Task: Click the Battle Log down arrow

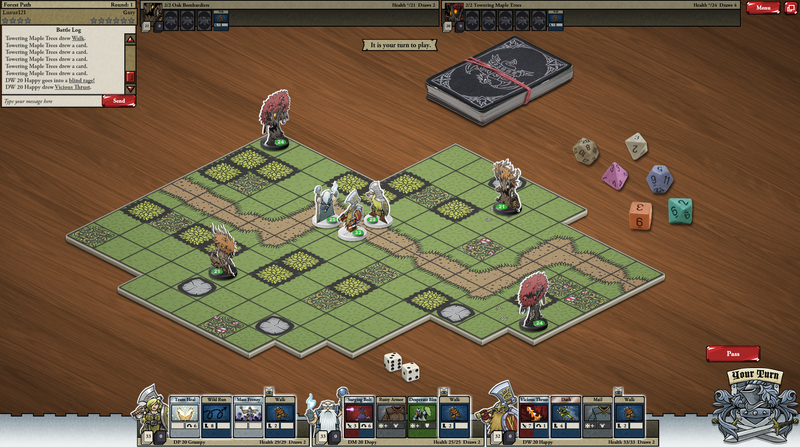Action: click(x=130, y=89)
